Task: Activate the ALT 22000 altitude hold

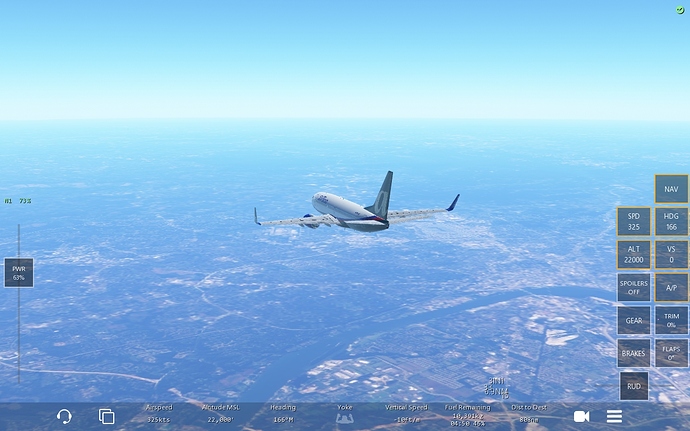Action: tap(633, 254)
